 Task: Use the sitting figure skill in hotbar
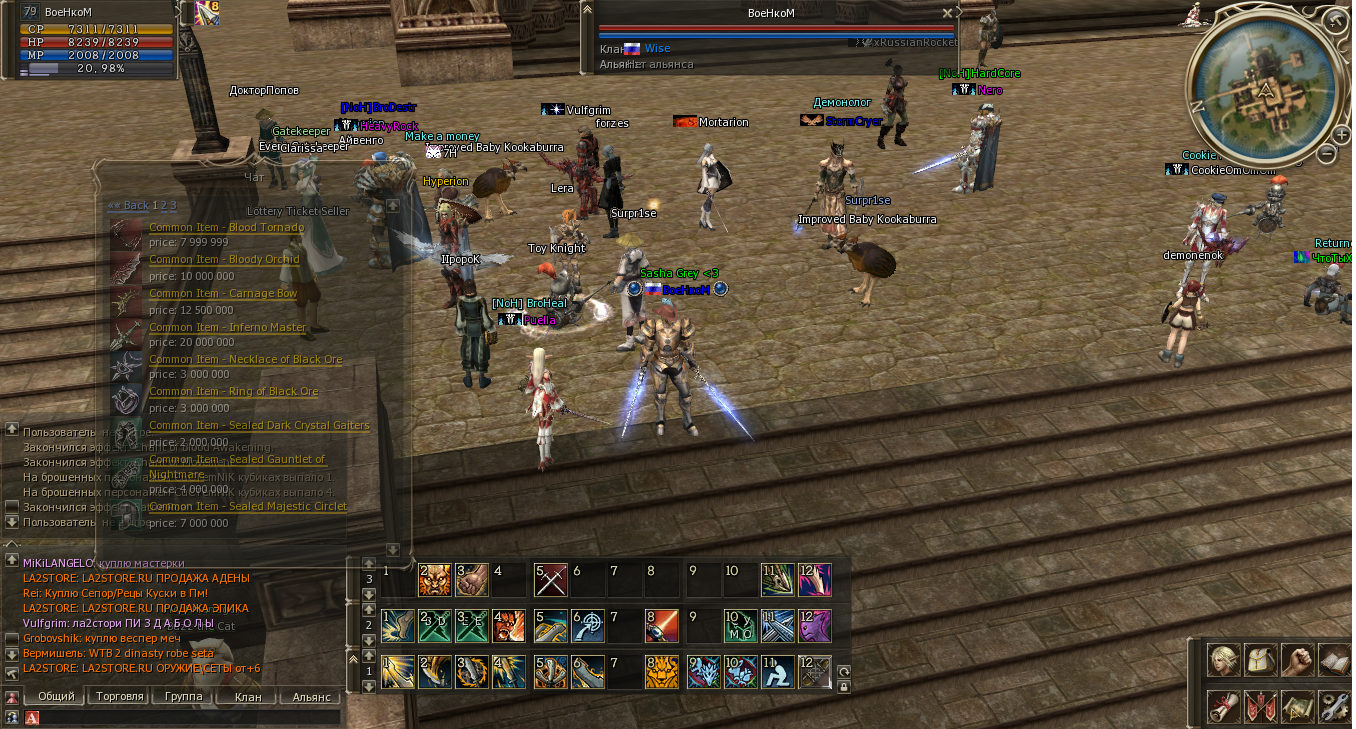pos(776,671)
